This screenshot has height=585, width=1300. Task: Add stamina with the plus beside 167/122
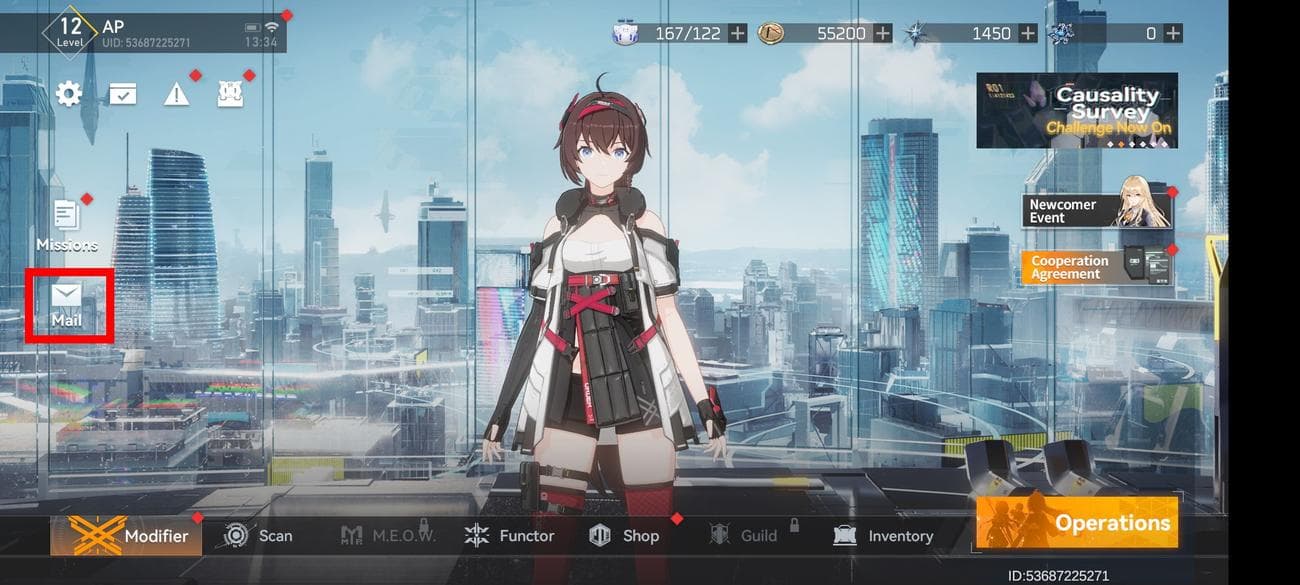pyautogui.click(x=738, y=33)
